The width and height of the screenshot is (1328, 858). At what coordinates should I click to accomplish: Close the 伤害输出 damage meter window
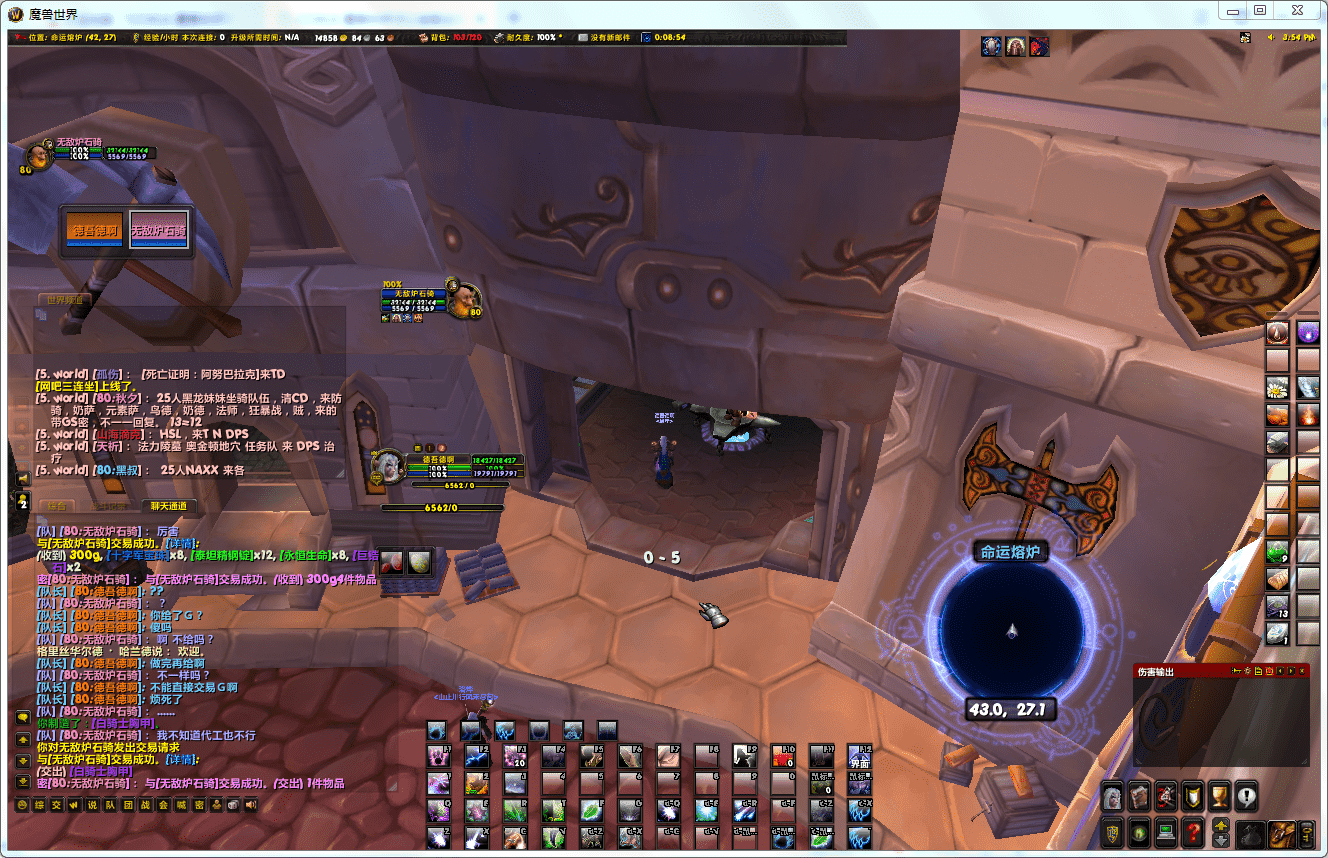click(1302, 671)
